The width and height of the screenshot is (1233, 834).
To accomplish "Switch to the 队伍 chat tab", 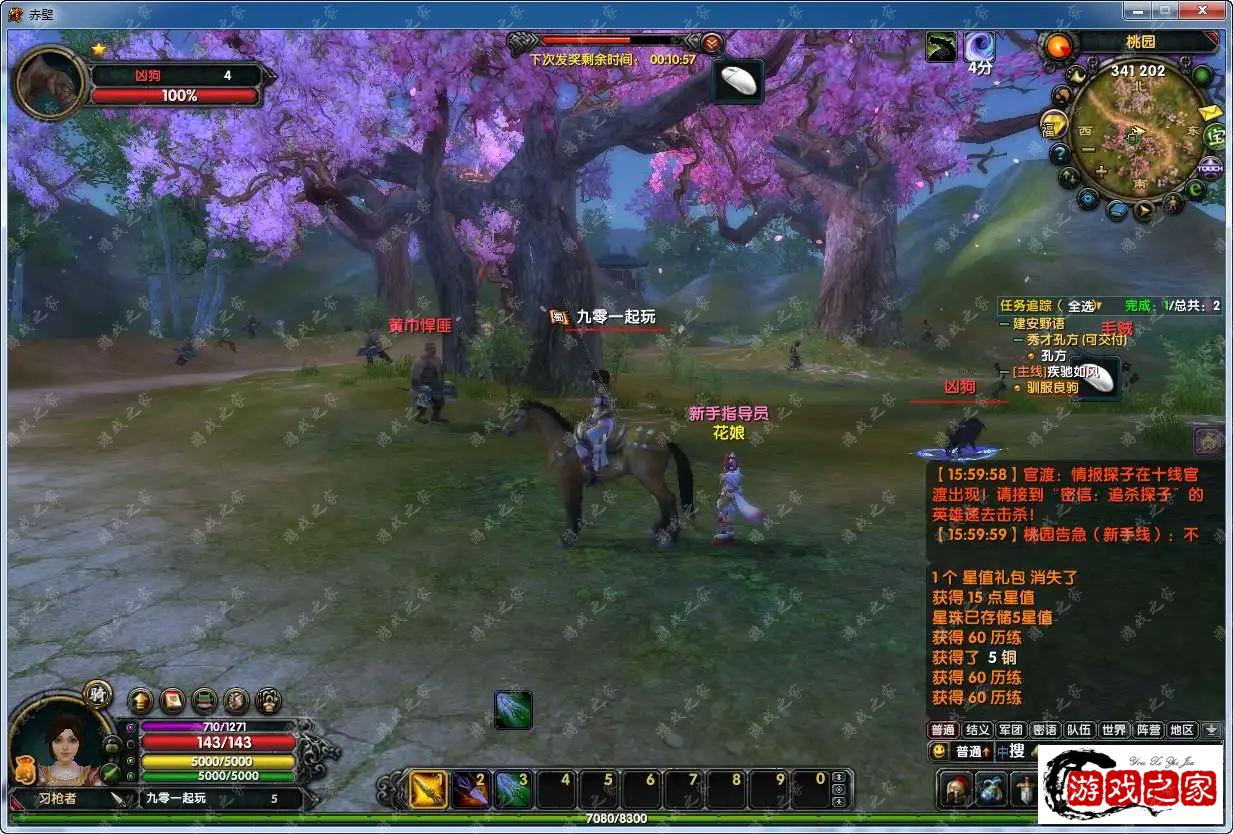I will pos(1078,730).
